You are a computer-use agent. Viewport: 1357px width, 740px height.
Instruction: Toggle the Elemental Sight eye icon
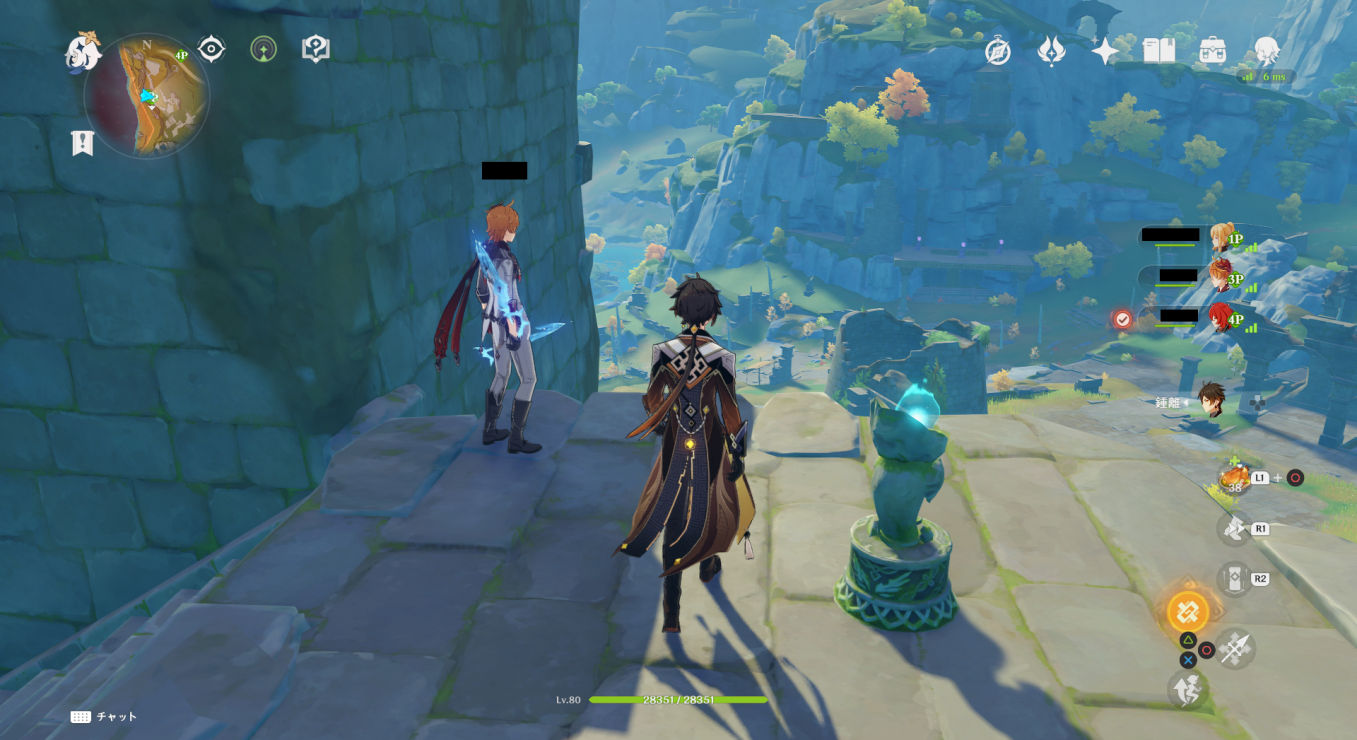[211, 49]
